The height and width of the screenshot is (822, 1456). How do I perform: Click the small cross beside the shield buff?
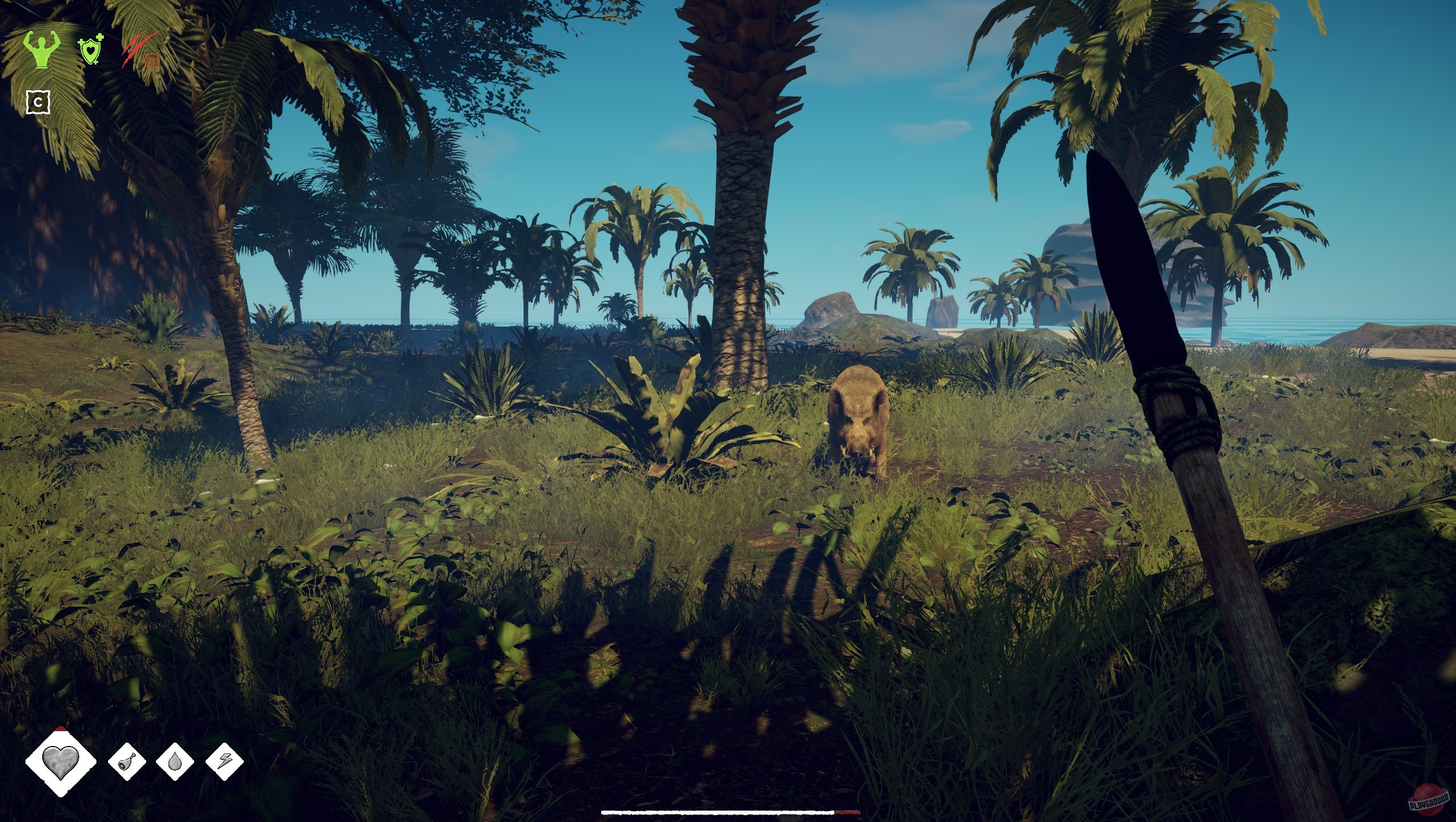tap(81, 43)
